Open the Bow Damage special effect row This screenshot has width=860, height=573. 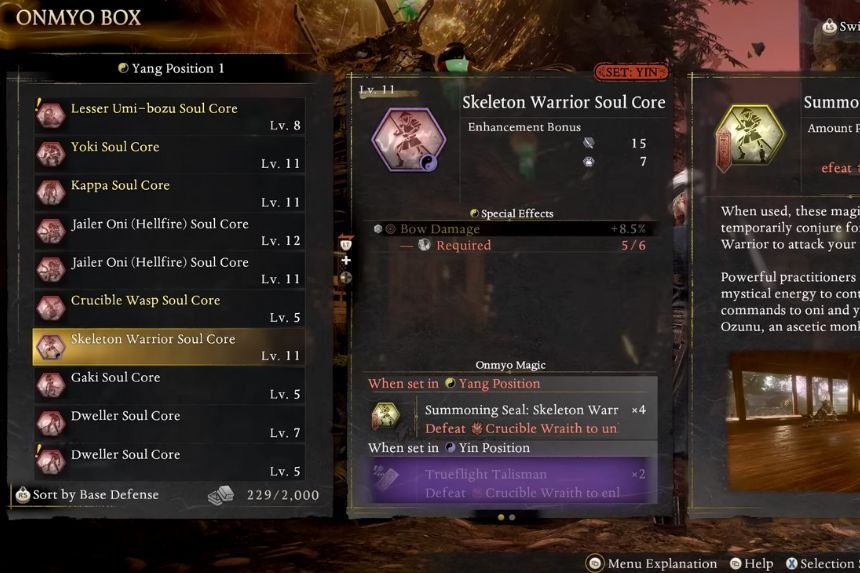pyautogui.click(x=510, y=229)
